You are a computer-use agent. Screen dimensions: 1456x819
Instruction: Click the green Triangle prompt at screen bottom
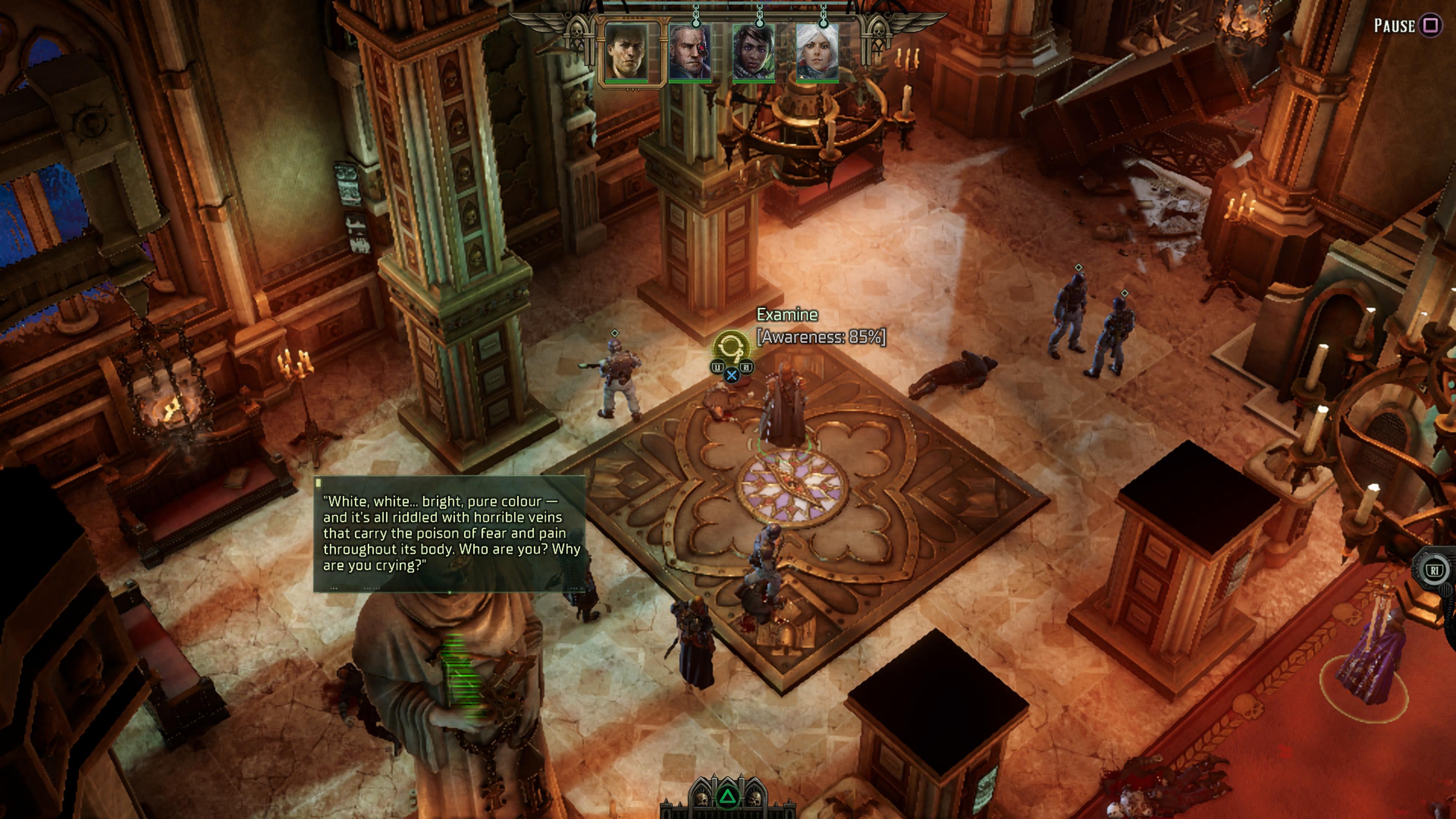[x=728, y=798]
